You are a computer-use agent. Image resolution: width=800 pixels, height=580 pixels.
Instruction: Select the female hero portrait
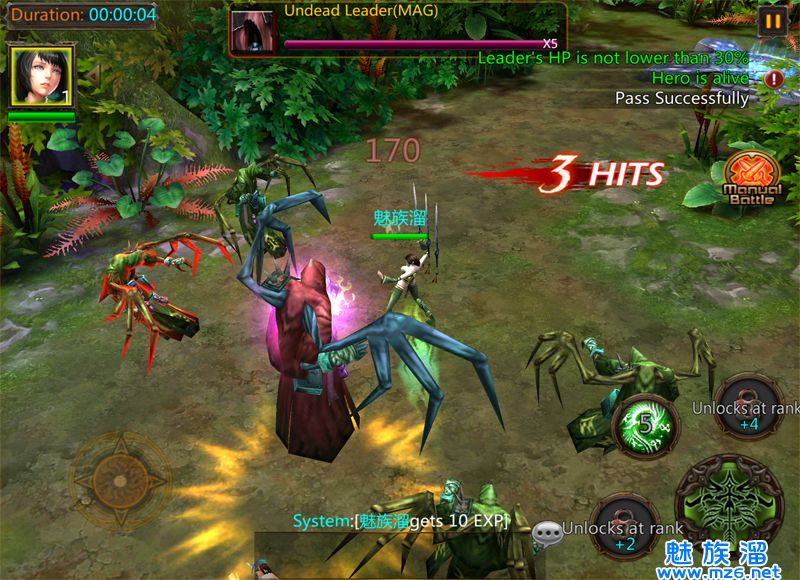pyautogui.click(x=41, y=76)
